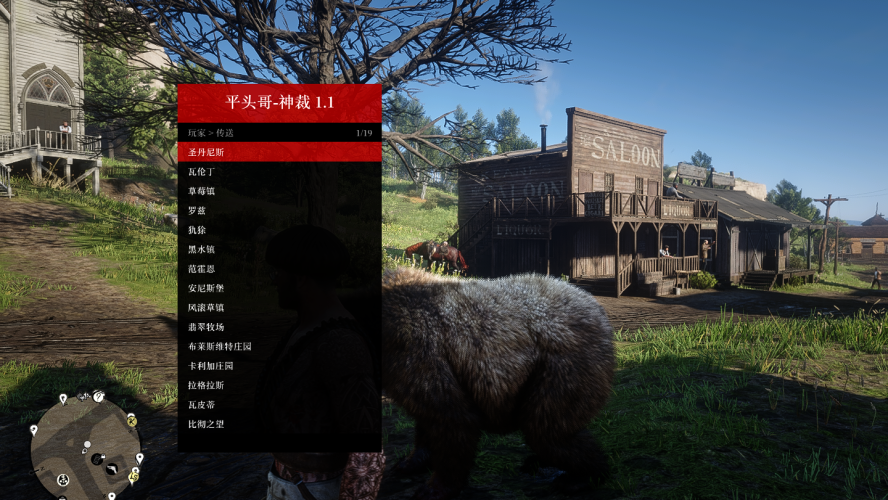This screenshot has height=500, width=888.
Task: Select 比彻之望 at the list bottom
Action: (279, 424)
